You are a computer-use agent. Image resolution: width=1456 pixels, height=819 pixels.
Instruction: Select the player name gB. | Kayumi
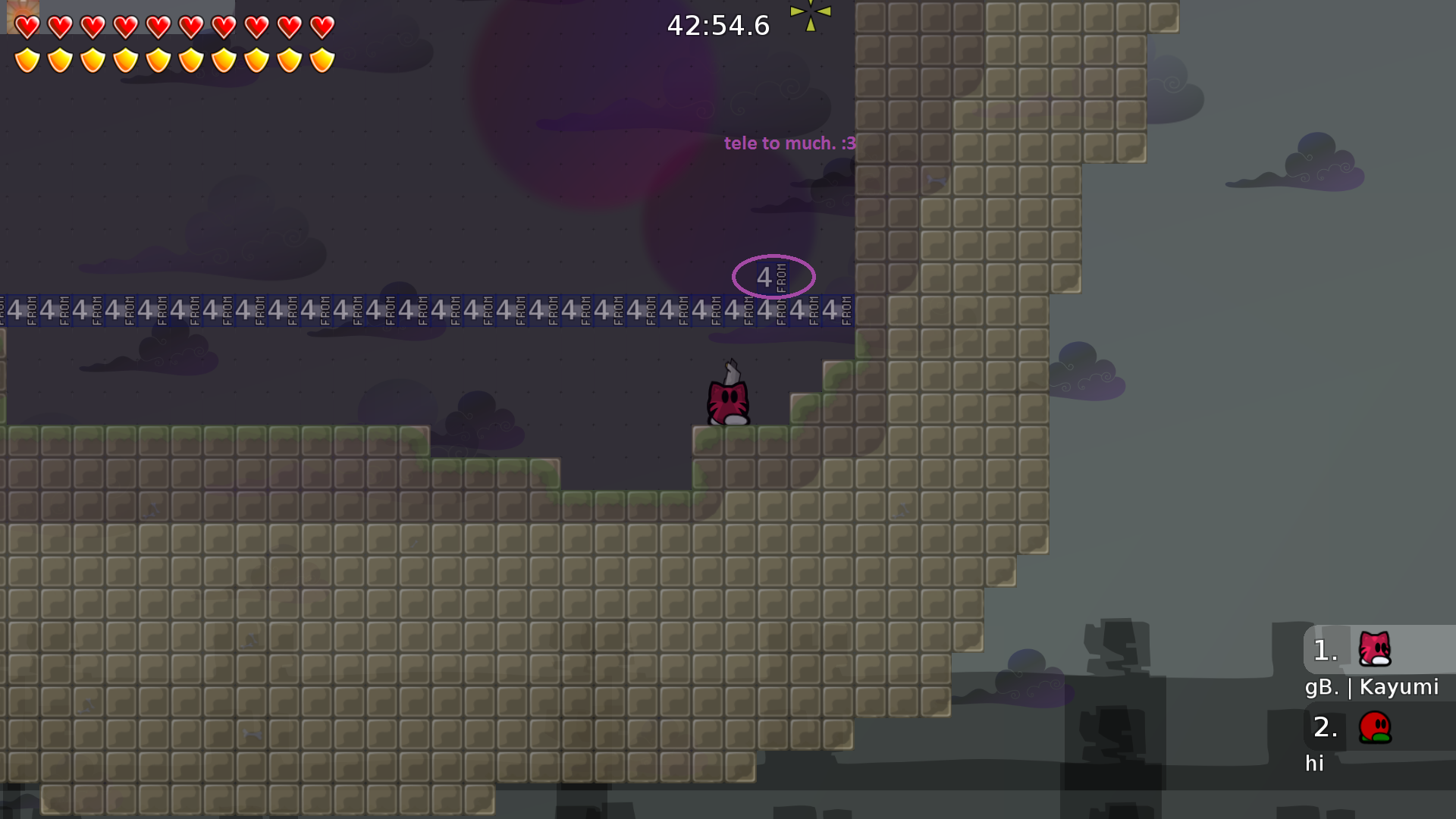pyautogui.click(x=1372, y=687)
